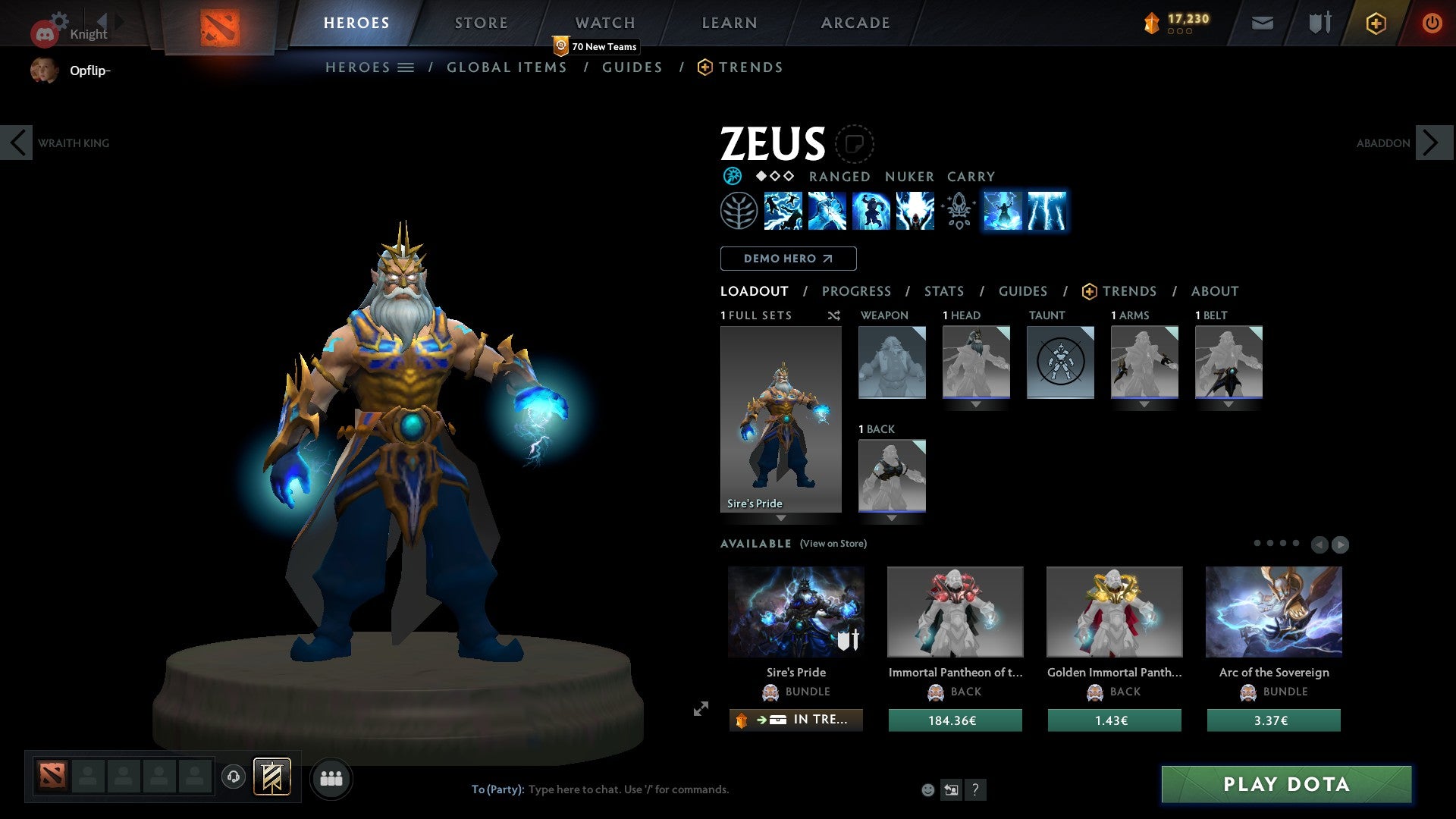Shuffle the equipped loadout sets
This screenshot has width=1456, height=819.
834,315
